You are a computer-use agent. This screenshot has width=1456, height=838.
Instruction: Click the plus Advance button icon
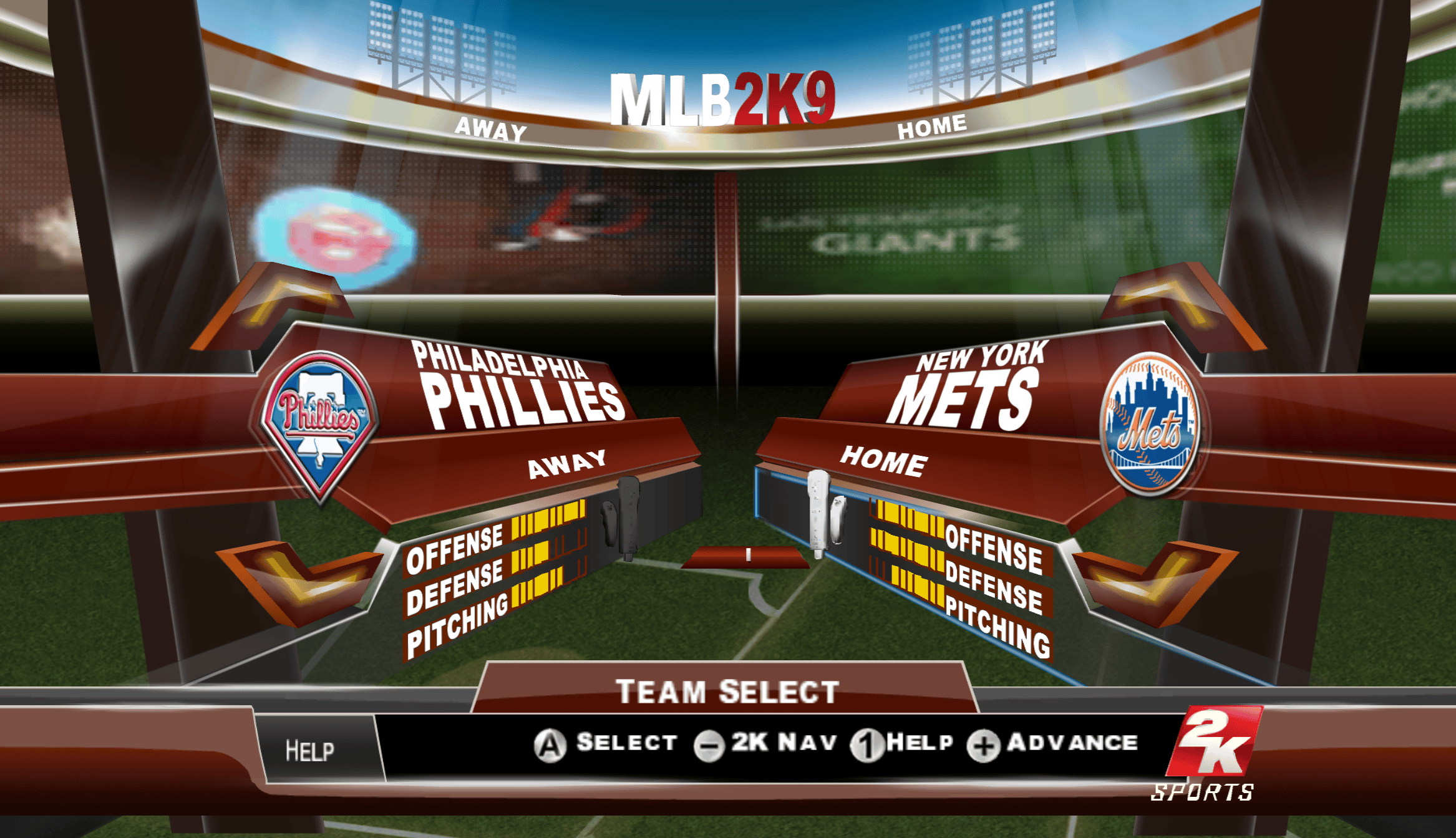983,742
